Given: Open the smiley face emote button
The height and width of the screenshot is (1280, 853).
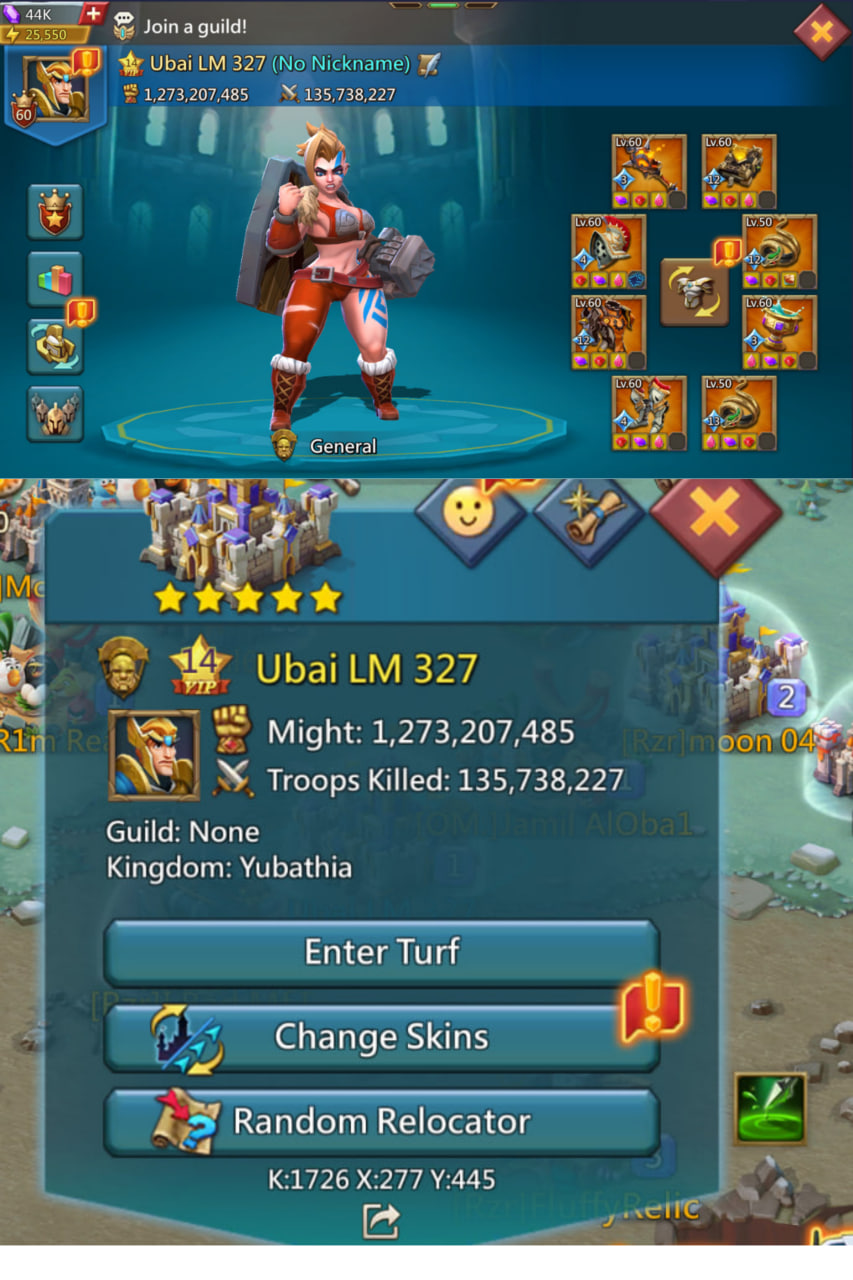Looking at the screenshot, I should tap(470, 515).
